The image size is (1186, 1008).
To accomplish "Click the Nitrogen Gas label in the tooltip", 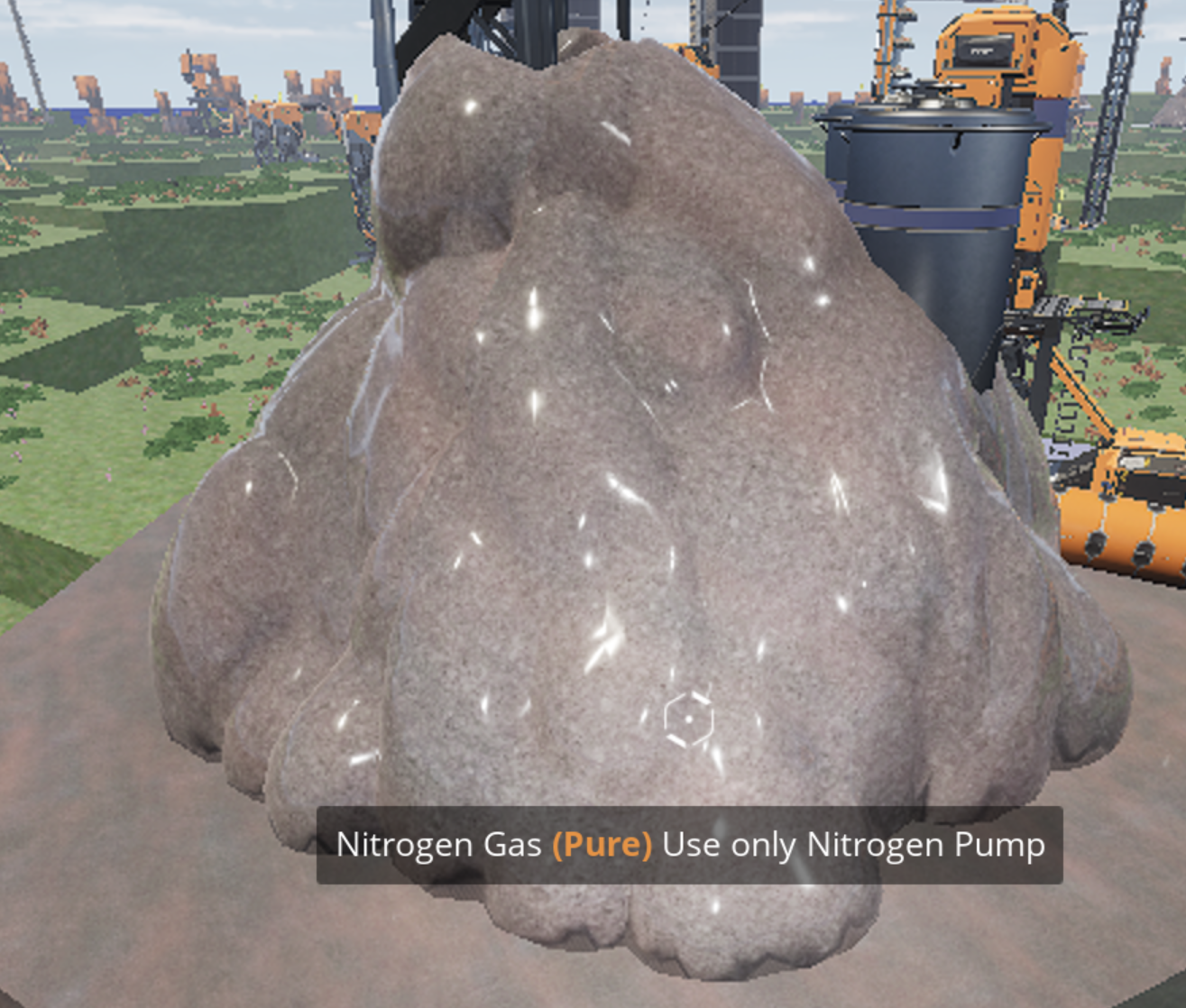I will 436,845.
